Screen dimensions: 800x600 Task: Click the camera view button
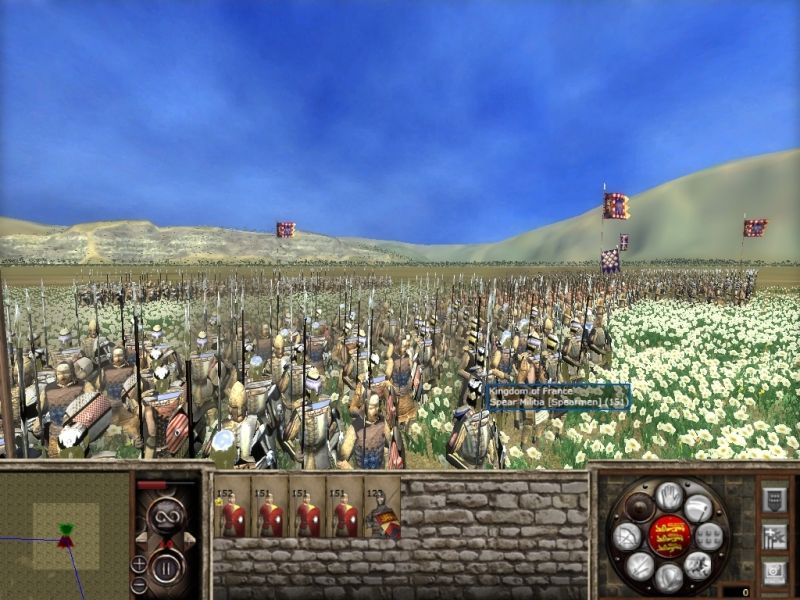click(x=774, y=573)
